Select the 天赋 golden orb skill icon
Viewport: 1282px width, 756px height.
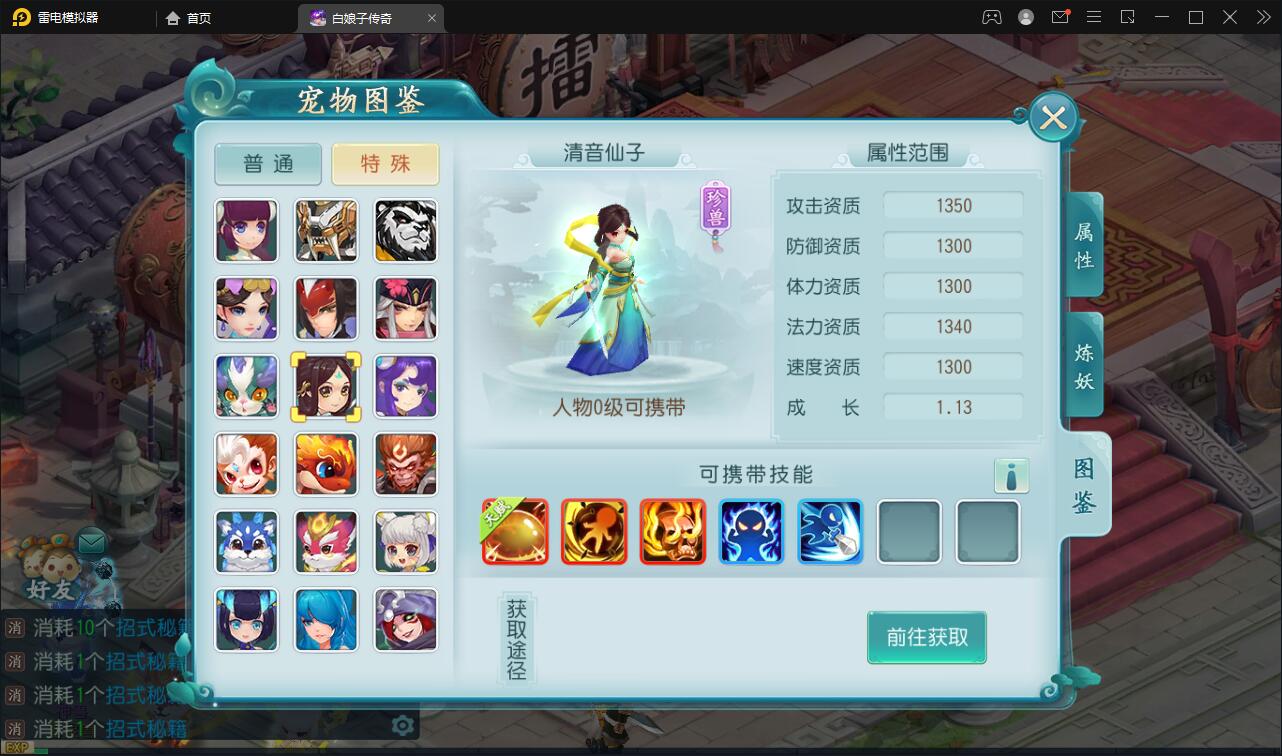(x=515, y=531)
